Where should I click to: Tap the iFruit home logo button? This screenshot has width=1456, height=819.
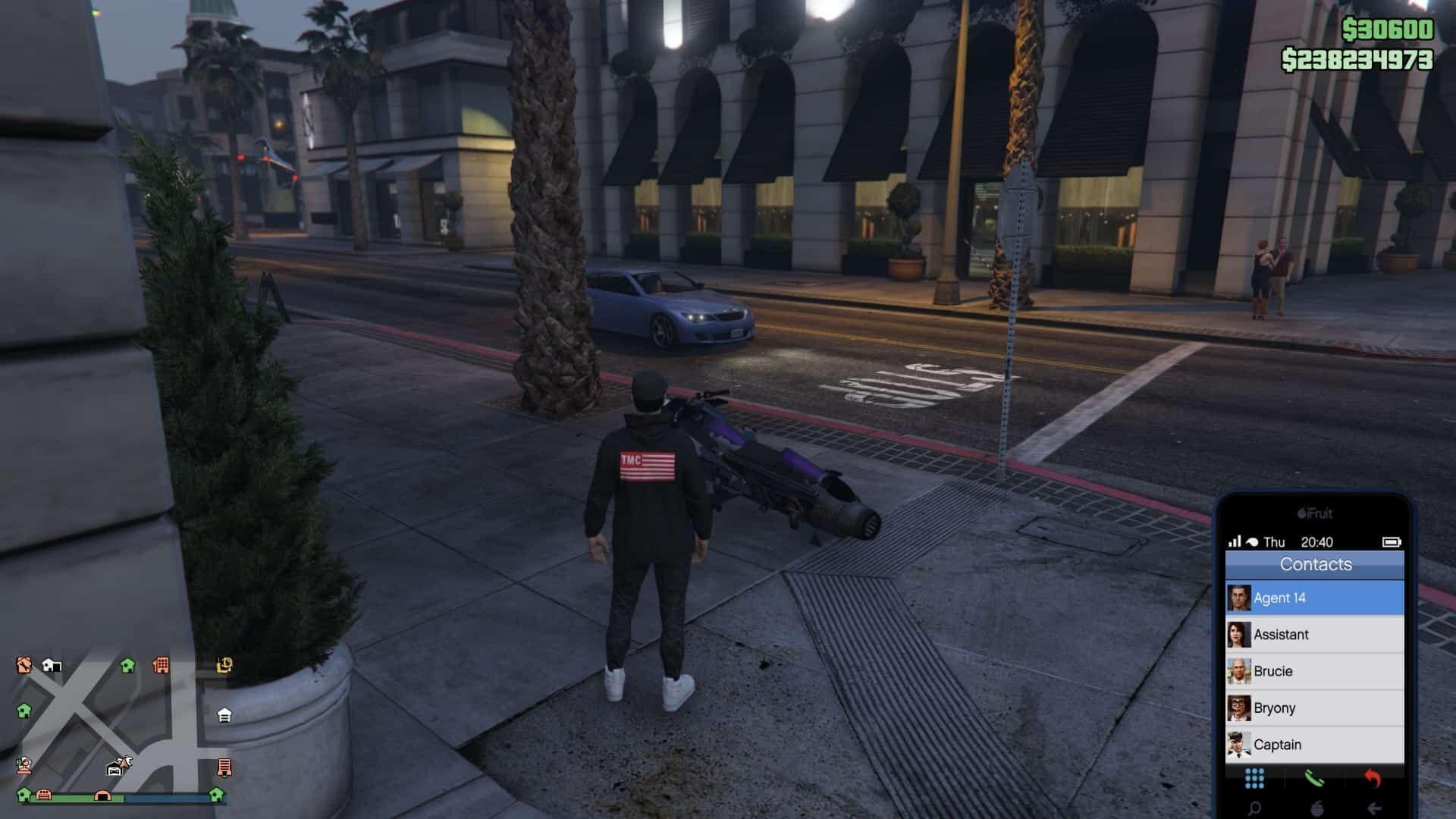point(1316,808)
